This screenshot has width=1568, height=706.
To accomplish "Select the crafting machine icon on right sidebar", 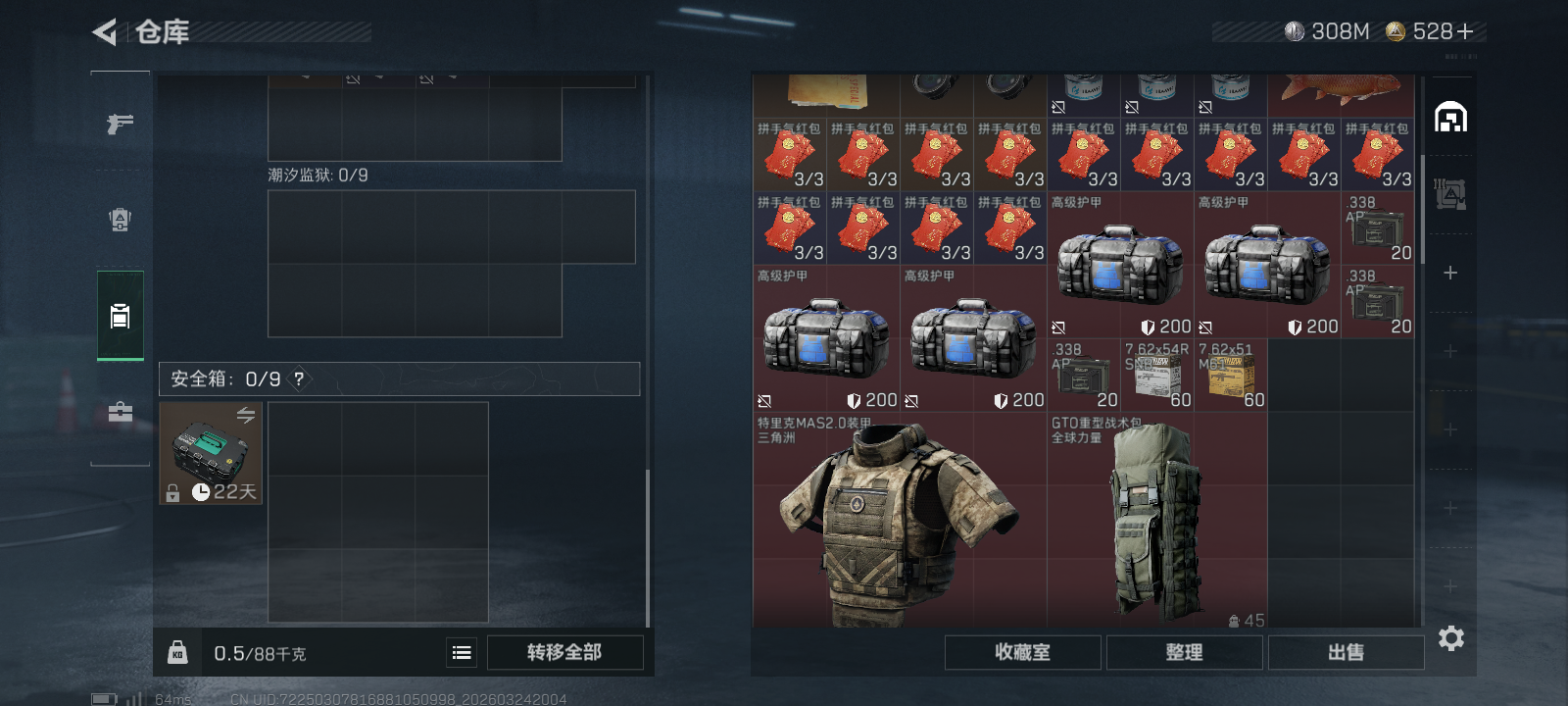I will [x=1452, y=194].
